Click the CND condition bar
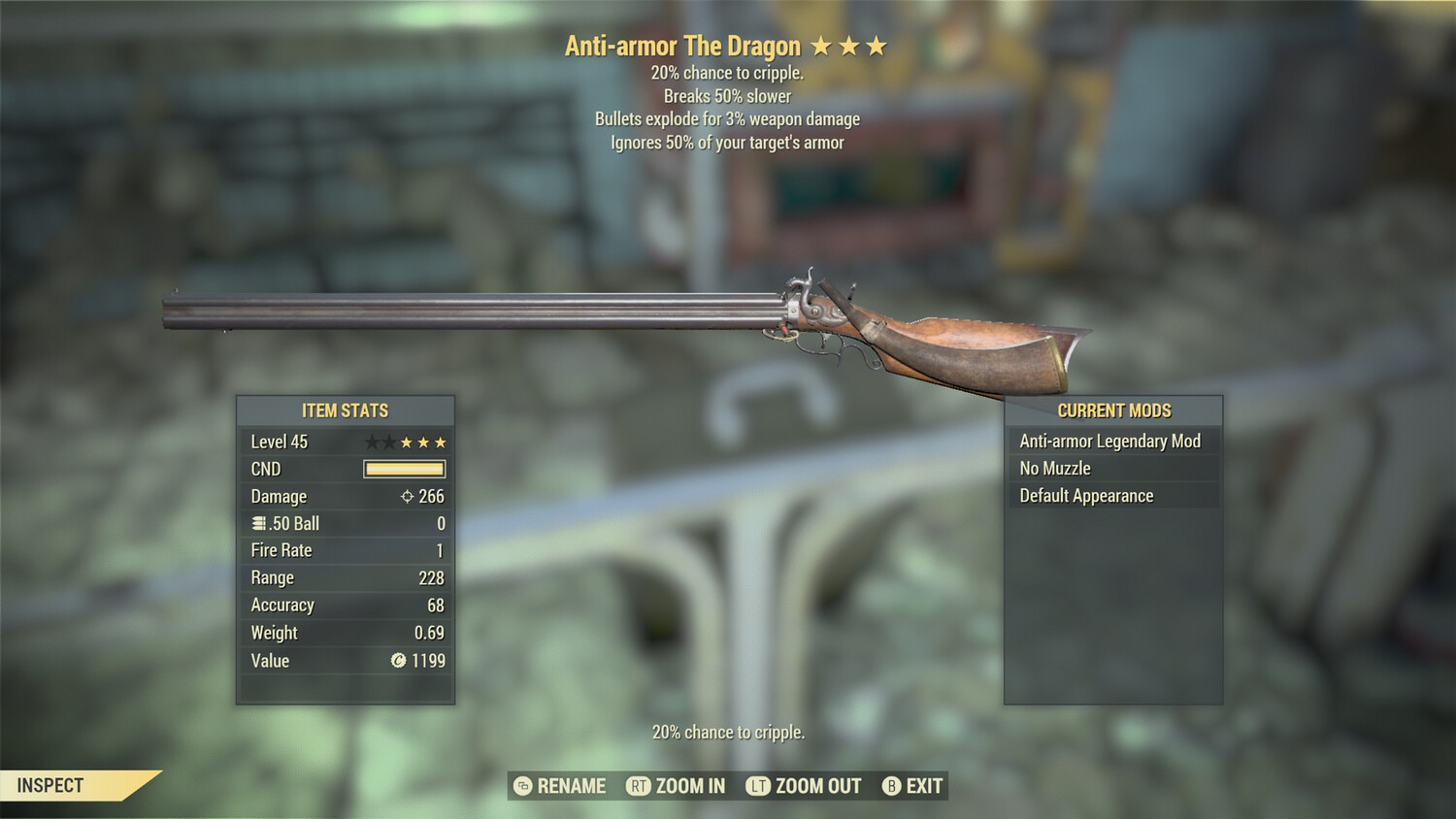1456x819 pixels. (x=404, y=469)
